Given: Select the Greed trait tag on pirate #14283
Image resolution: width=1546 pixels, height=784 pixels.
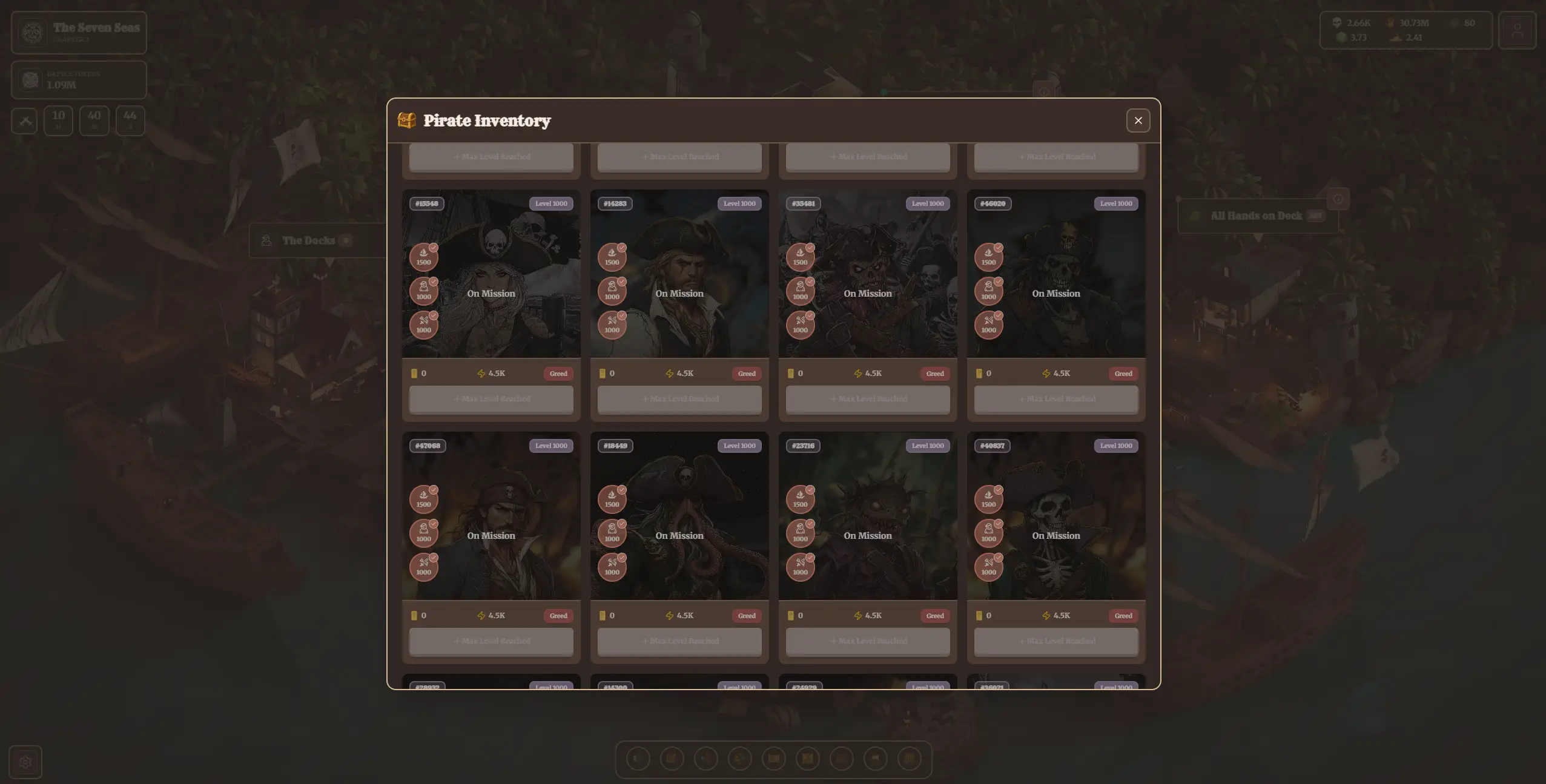Looking at the screenshot, I should 747,374.
